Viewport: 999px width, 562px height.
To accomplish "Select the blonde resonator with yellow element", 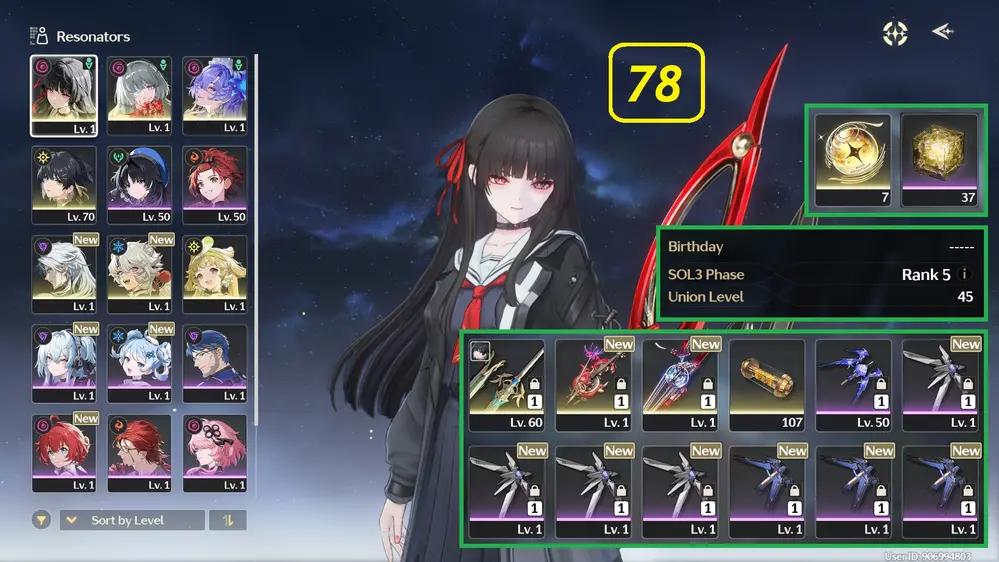I will 214,274.
